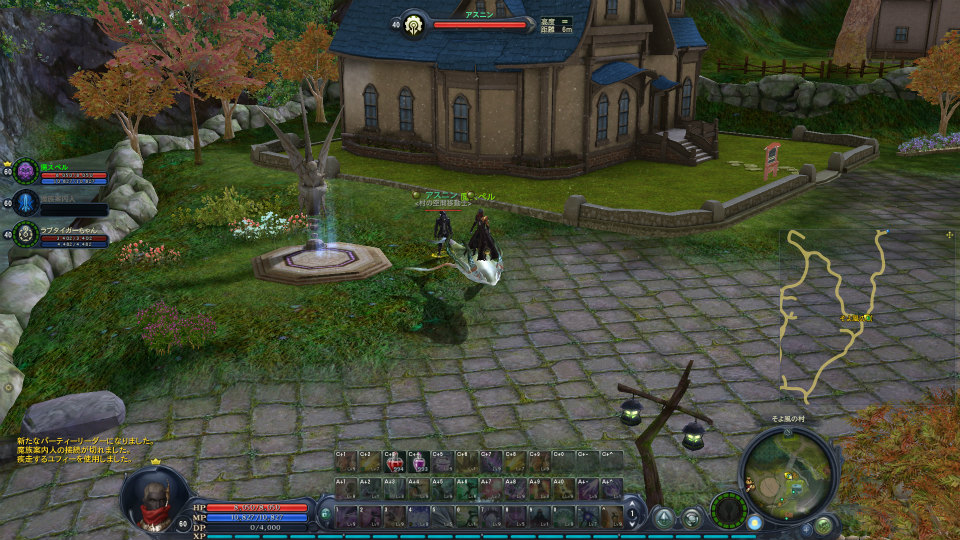Select the party leader's purple portrait
This screenshot has height=540, width=960.
tap(26, 171)
